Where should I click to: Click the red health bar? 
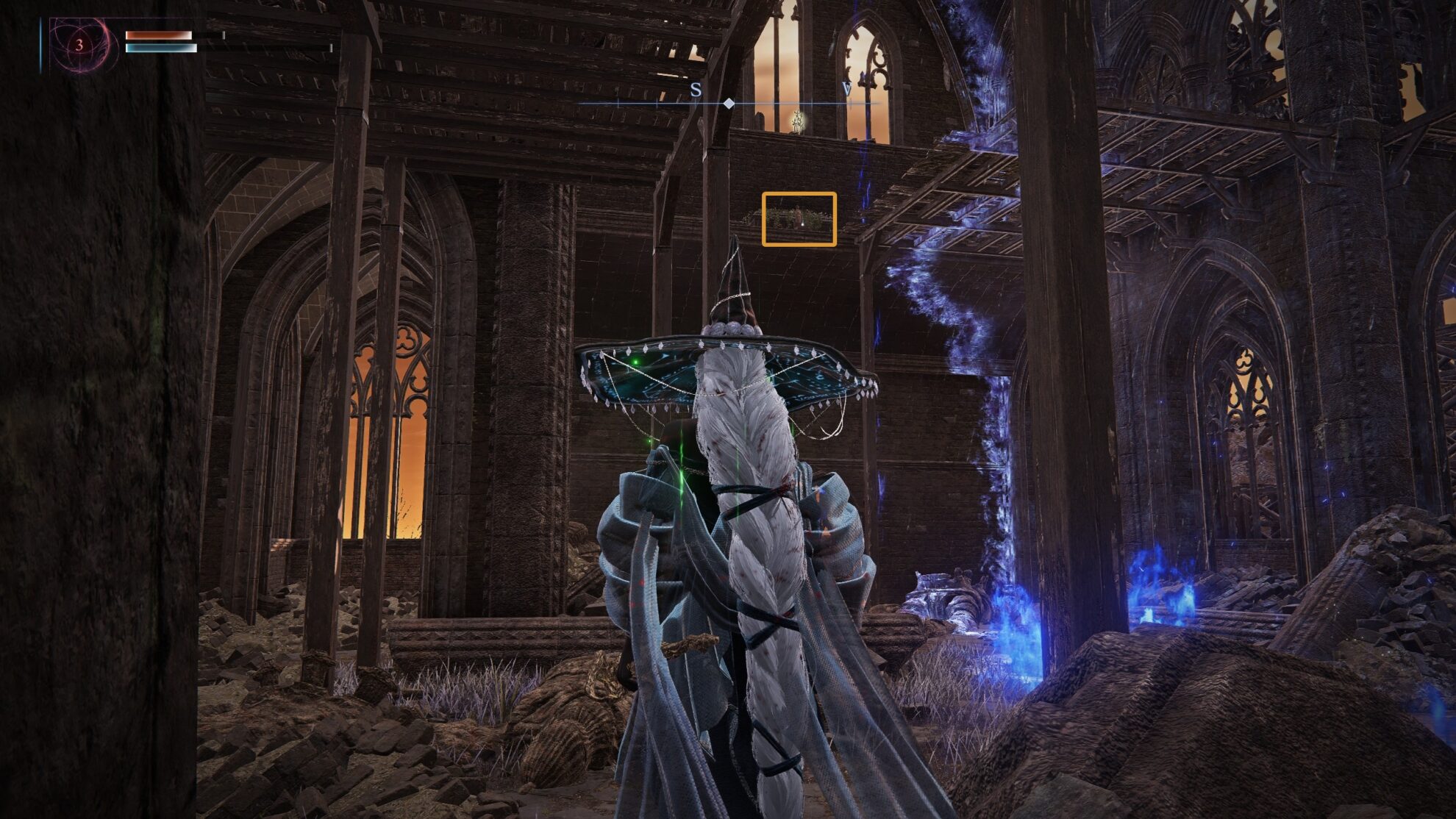158,35
